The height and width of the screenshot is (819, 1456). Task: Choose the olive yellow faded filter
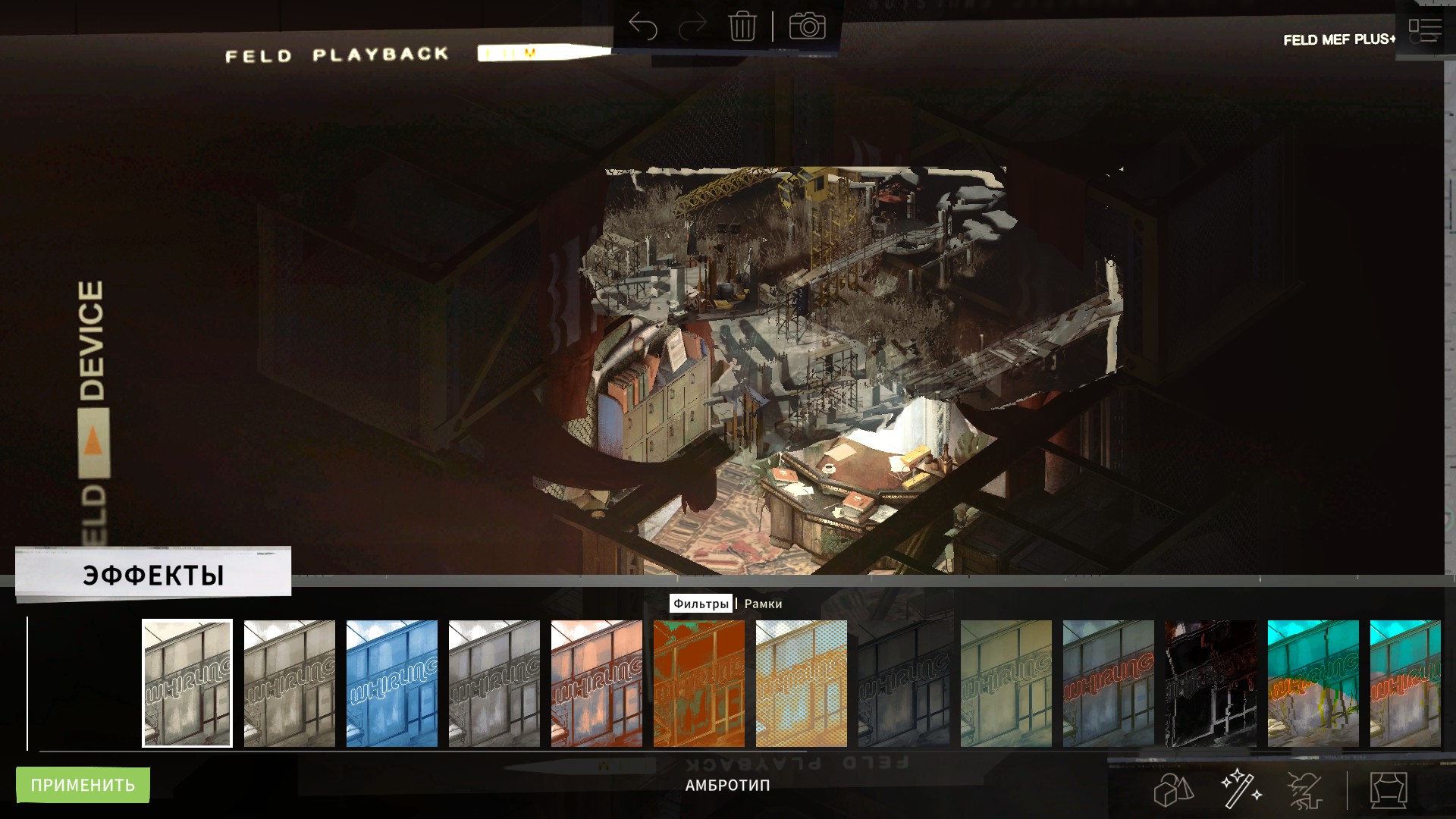coord(1006,683)
